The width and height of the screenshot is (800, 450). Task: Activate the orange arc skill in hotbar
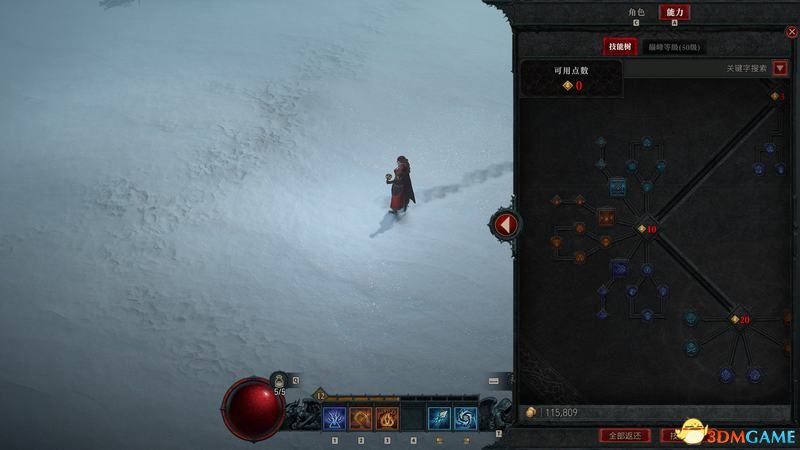pyautogui.click(x=360, y=418)
